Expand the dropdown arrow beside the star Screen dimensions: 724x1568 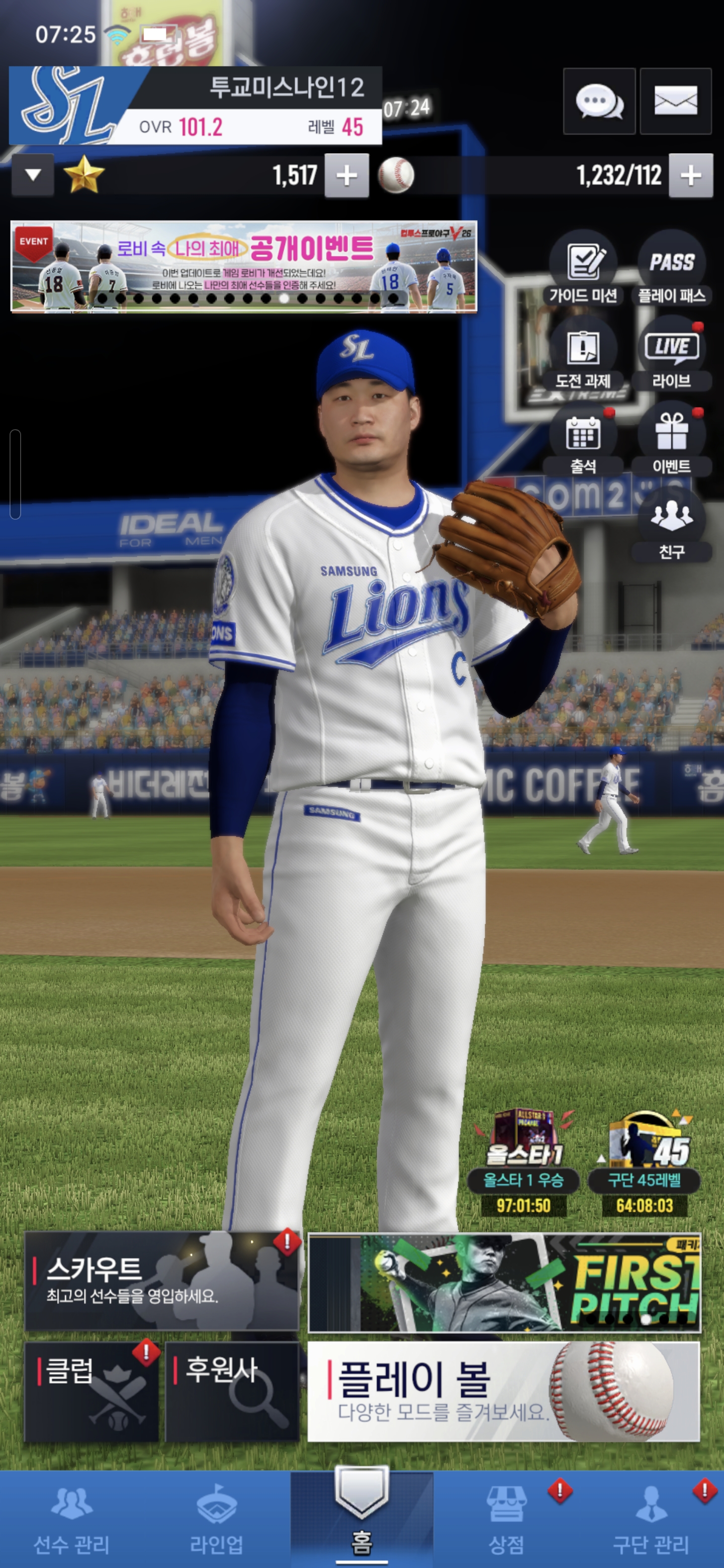click(x=34, y=176)
